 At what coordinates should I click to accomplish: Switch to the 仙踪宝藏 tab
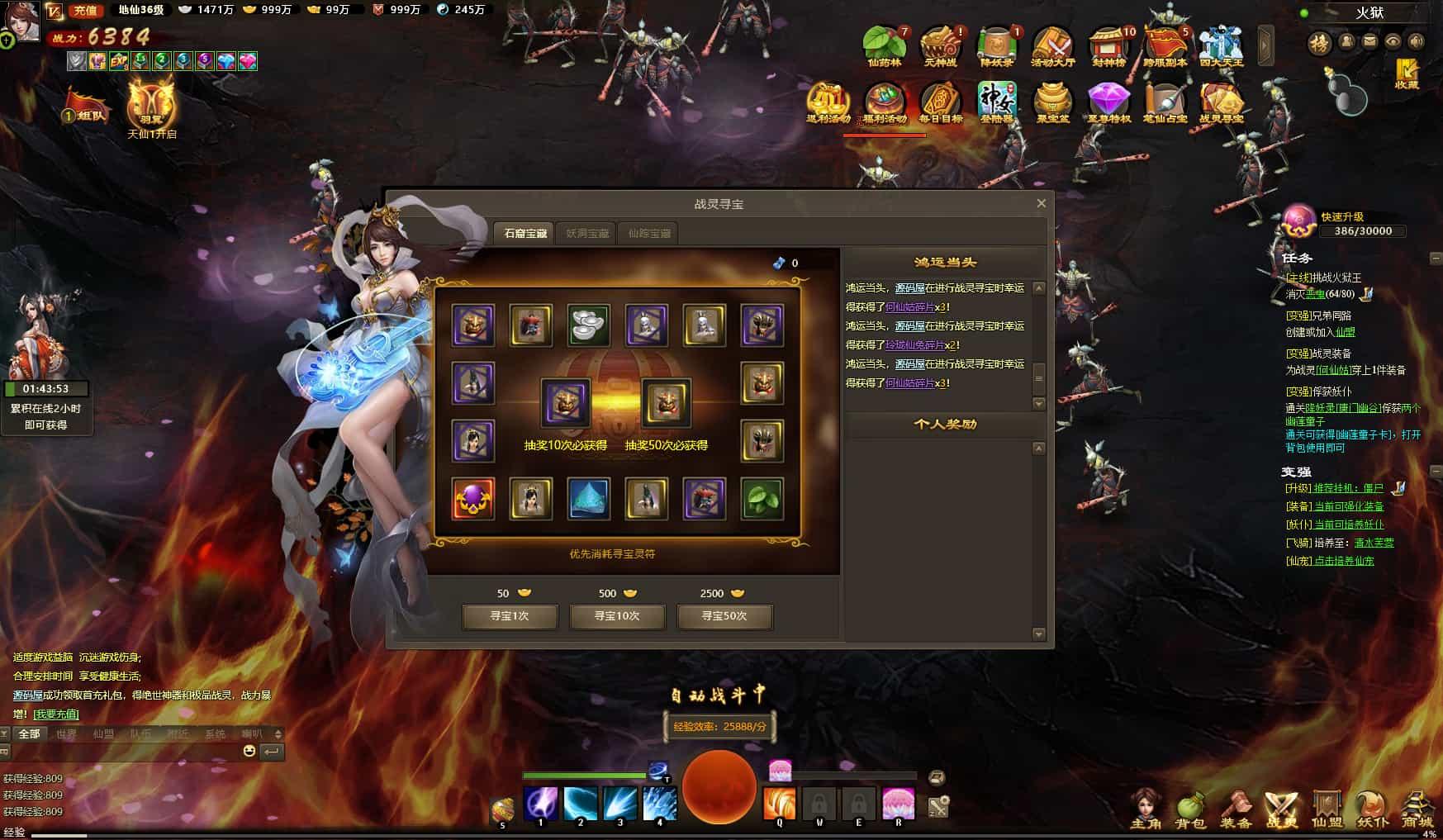pos(649,233)
